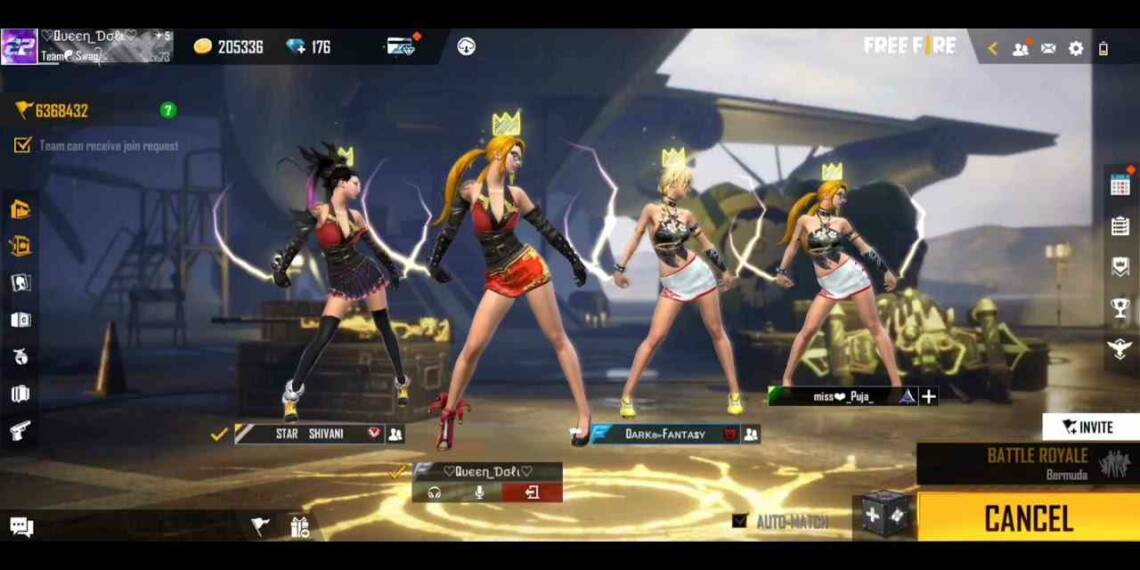This screenshot has height=570, width=1140.
Task: Change the Battle Royale Bermuda mode selection
Action: point(1027,463)
